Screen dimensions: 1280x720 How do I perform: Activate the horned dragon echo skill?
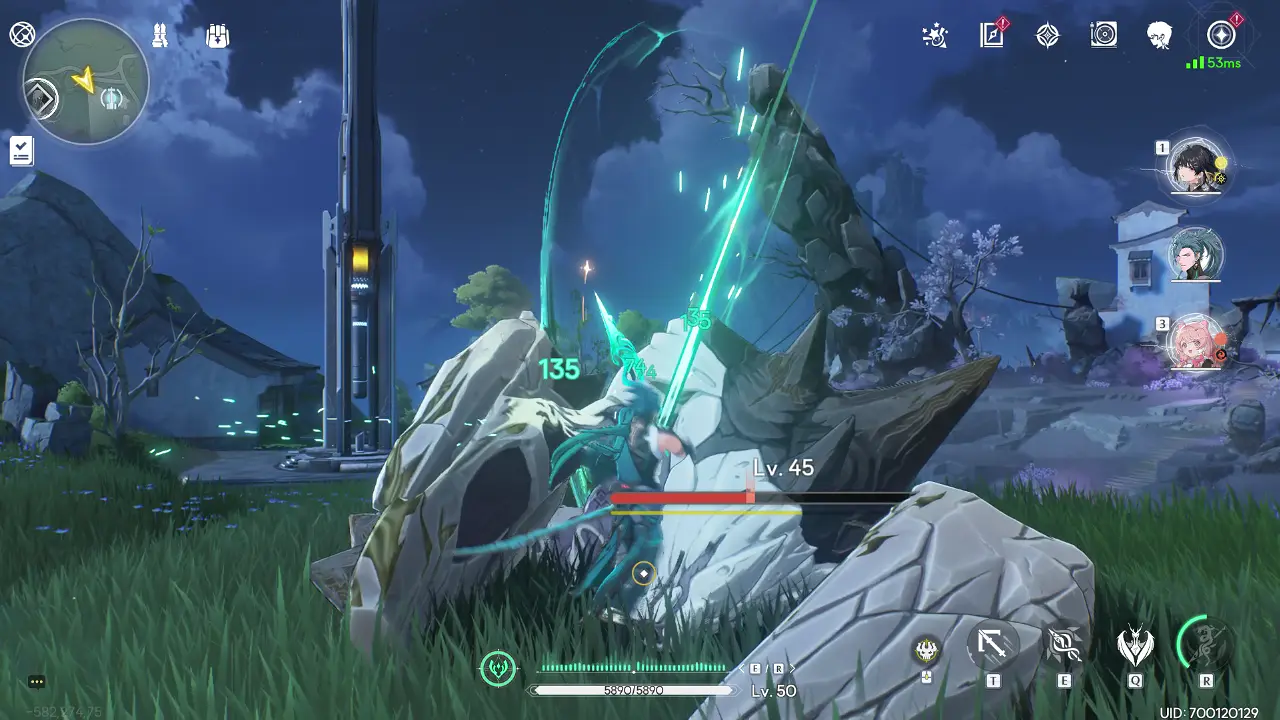pyautogui.click(x=1135, y=646)
